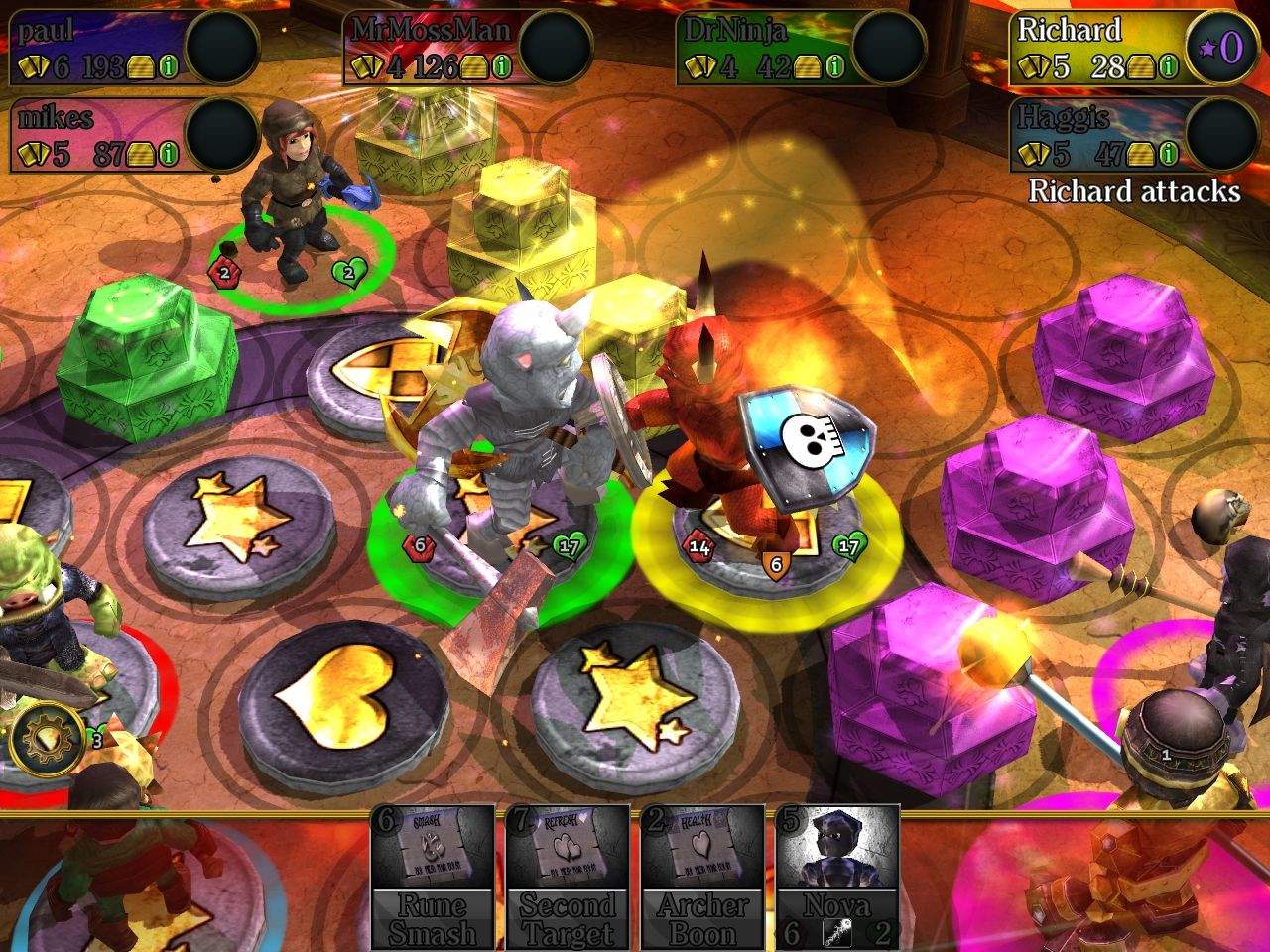
Task: Choose the DrNinja player panel
Action: pyautogui.click(x=766, y=45)
